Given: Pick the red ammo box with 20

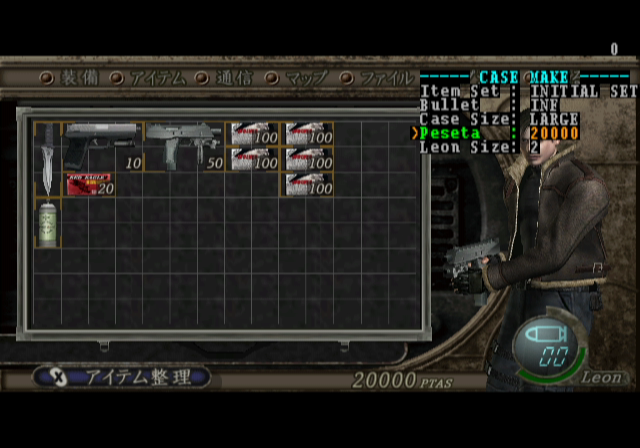Looking at the screenshot, I should click(x=90, y=184).
